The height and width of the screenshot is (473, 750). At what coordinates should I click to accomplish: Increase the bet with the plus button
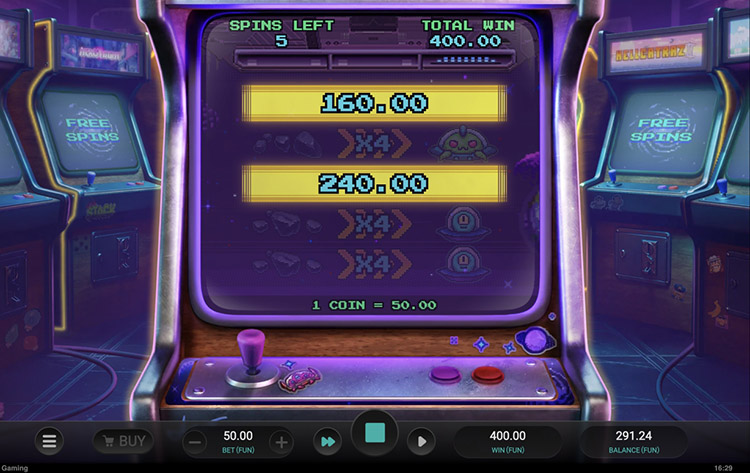click(281, 441)
